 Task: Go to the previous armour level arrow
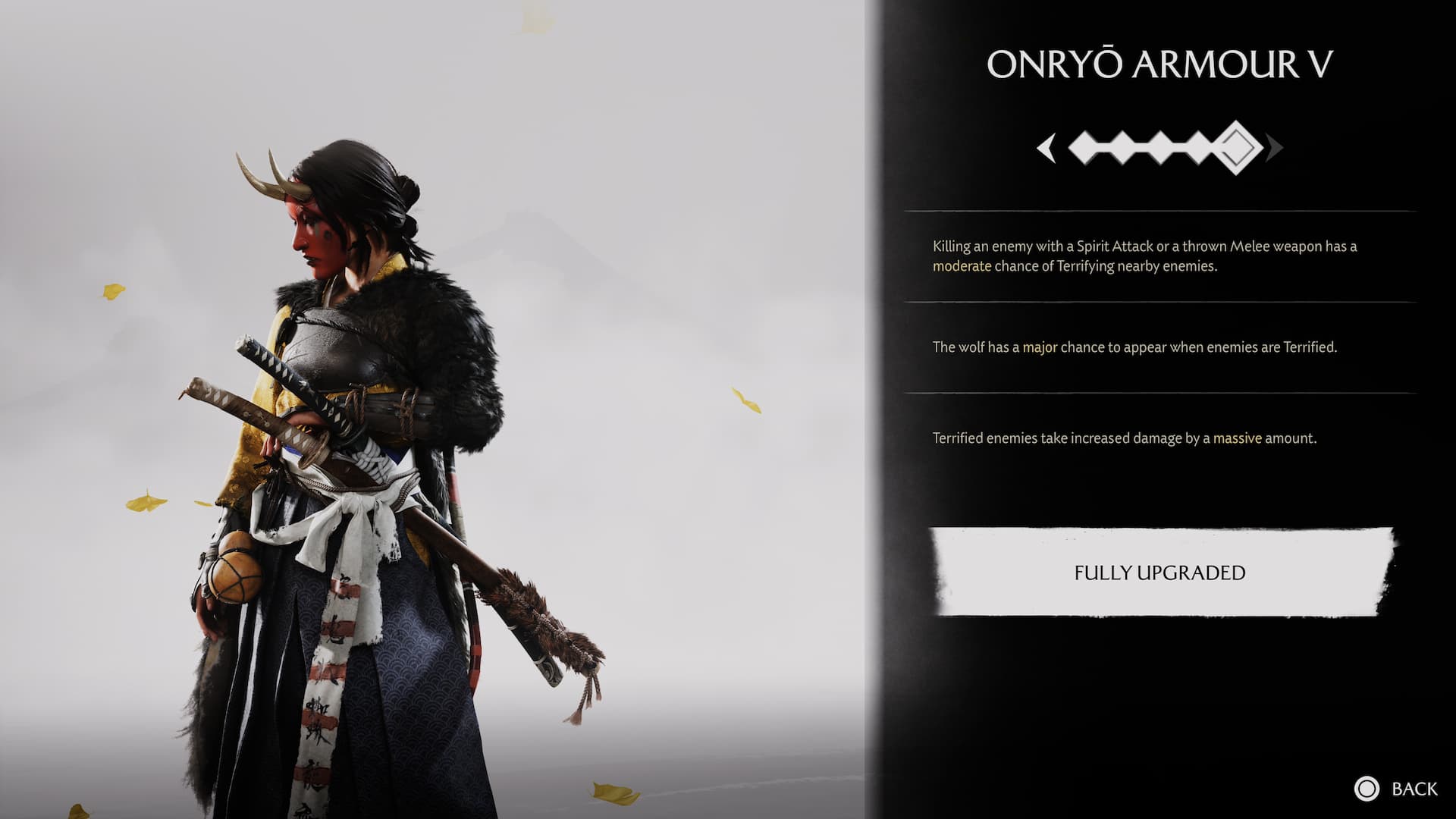(1047, 148)
